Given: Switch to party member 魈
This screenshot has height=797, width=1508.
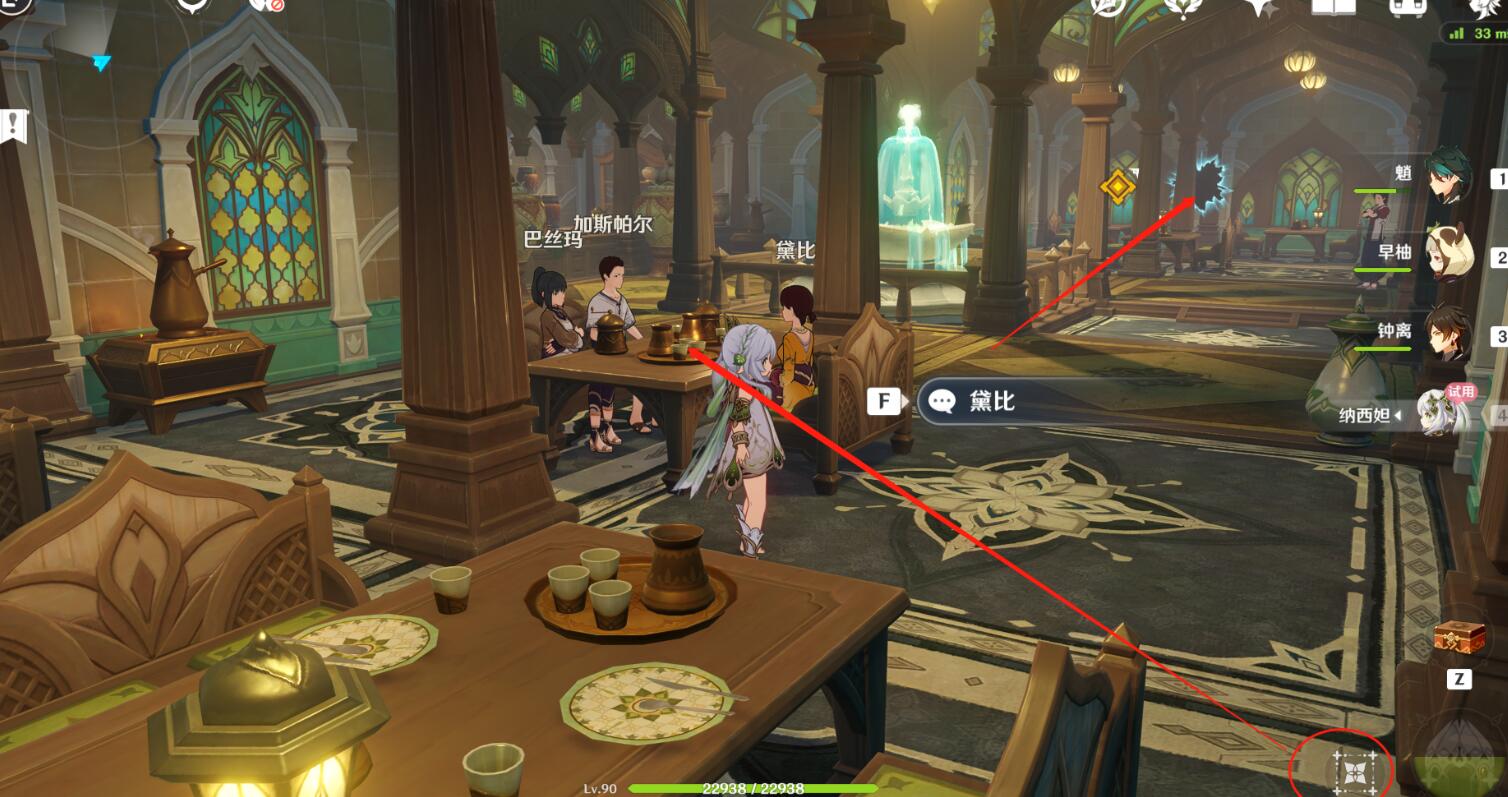Looking at the screenshot, I should [x=1446, y=179].
